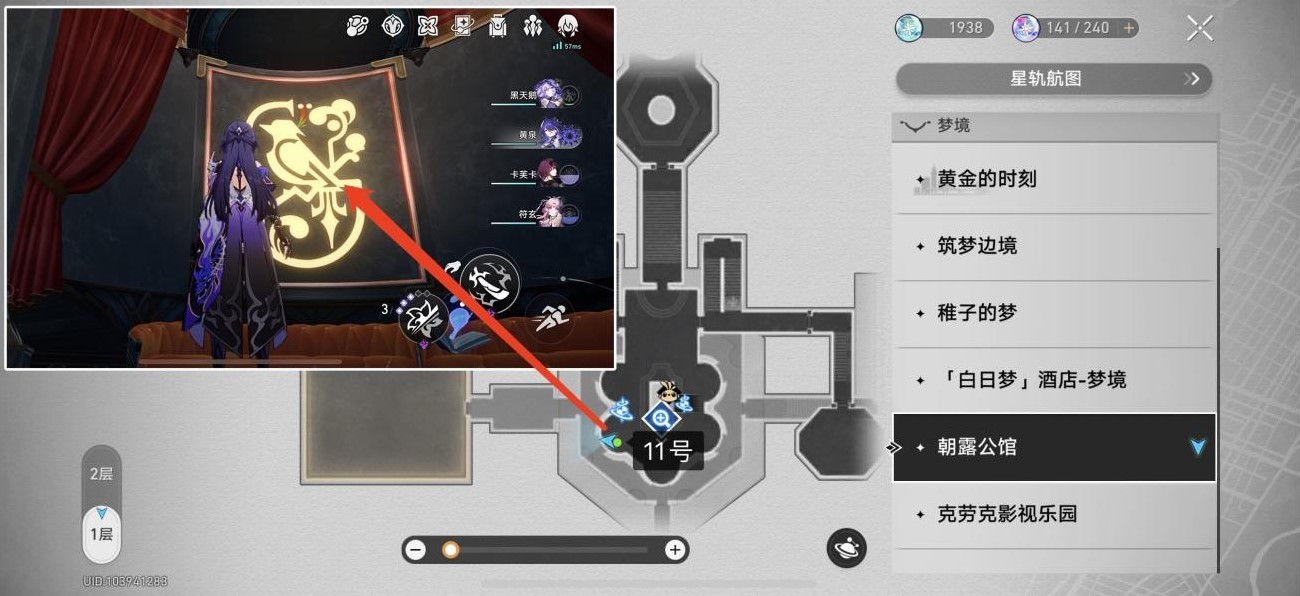Click the 11号 map marker label
1300x596 pixels.
(x=667, y=451)
